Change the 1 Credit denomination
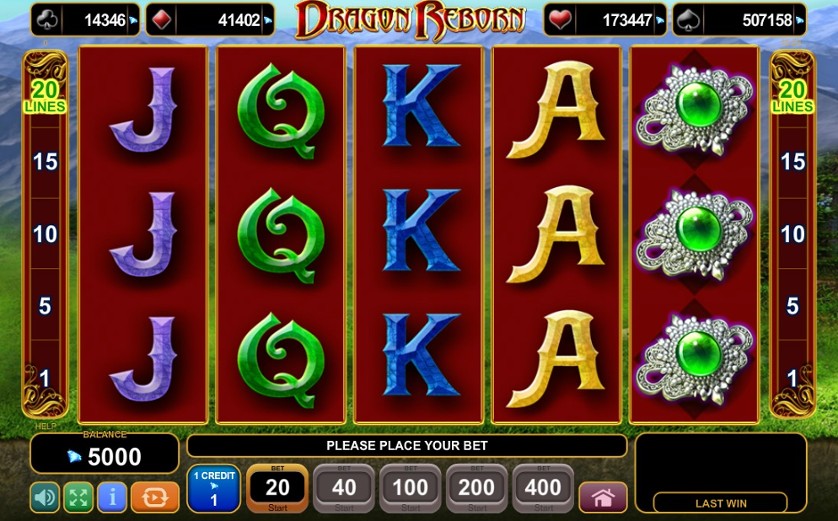The height and width of the screenshot is (521, 838). [x=213, y=489]
